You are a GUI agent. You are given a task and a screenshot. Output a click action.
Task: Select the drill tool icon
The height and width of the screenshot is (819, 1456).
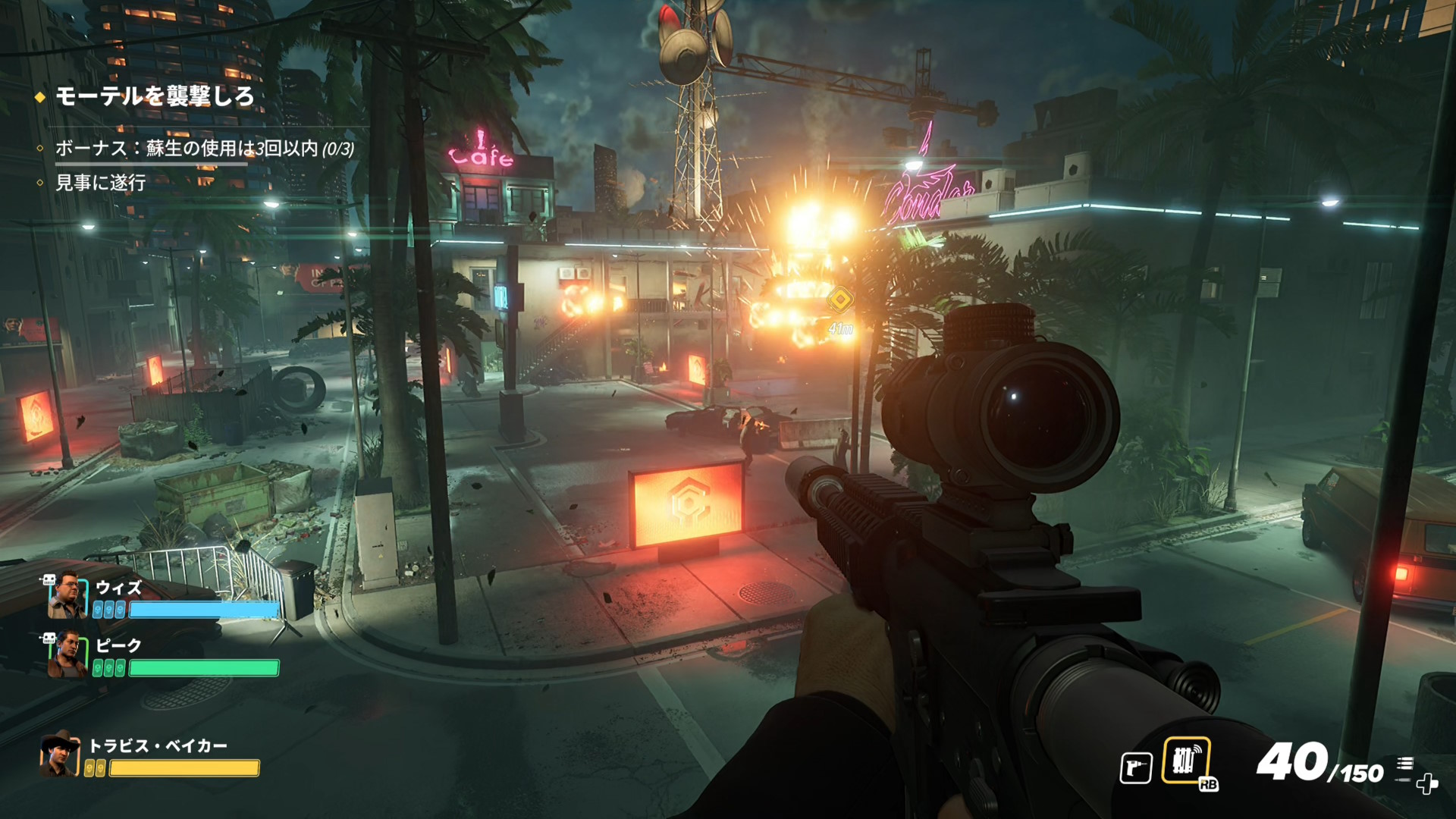coord(1136,767)
